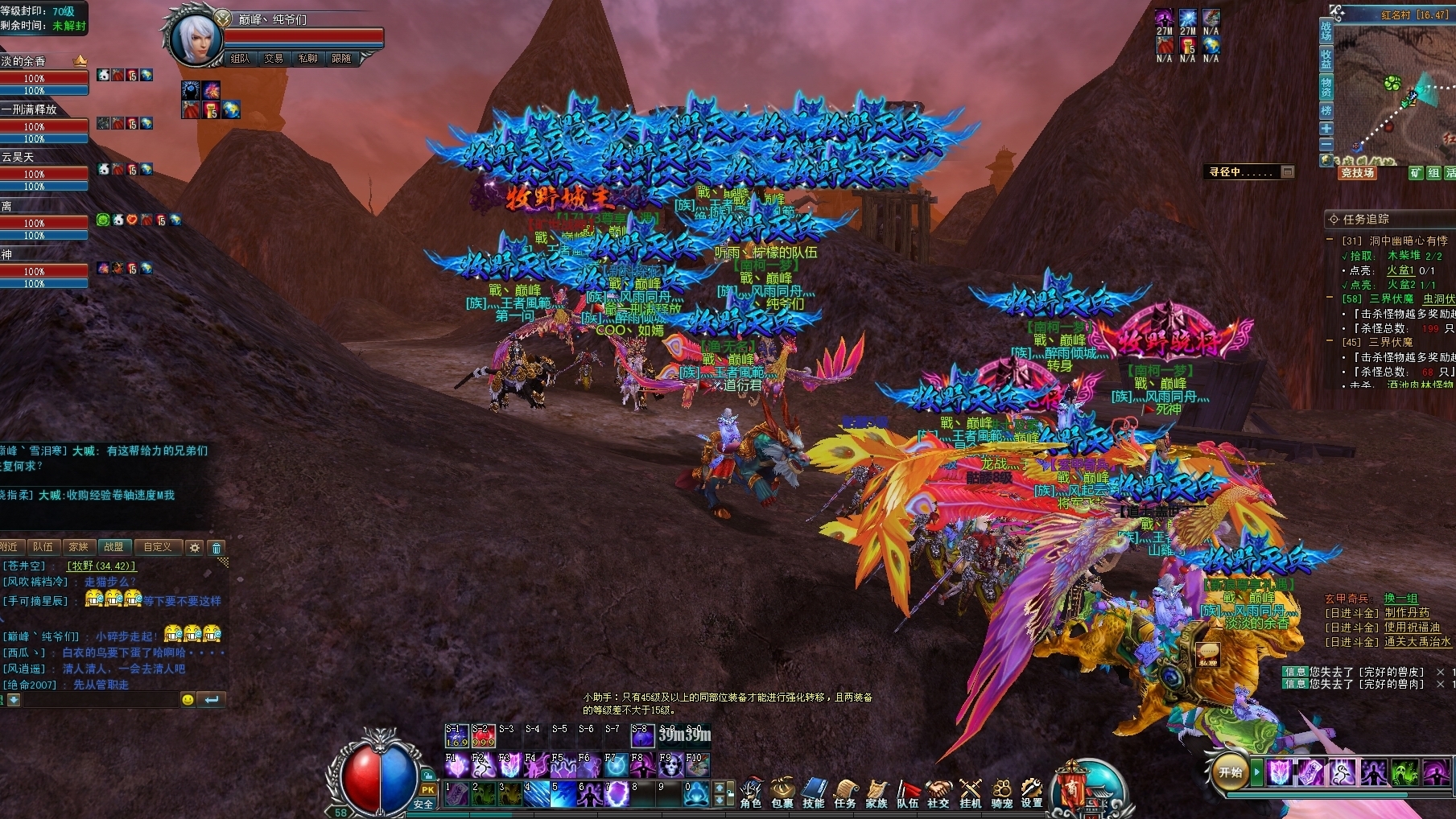Select the 自定义 chat tab

pyautogui.click(x=157, y=547)
